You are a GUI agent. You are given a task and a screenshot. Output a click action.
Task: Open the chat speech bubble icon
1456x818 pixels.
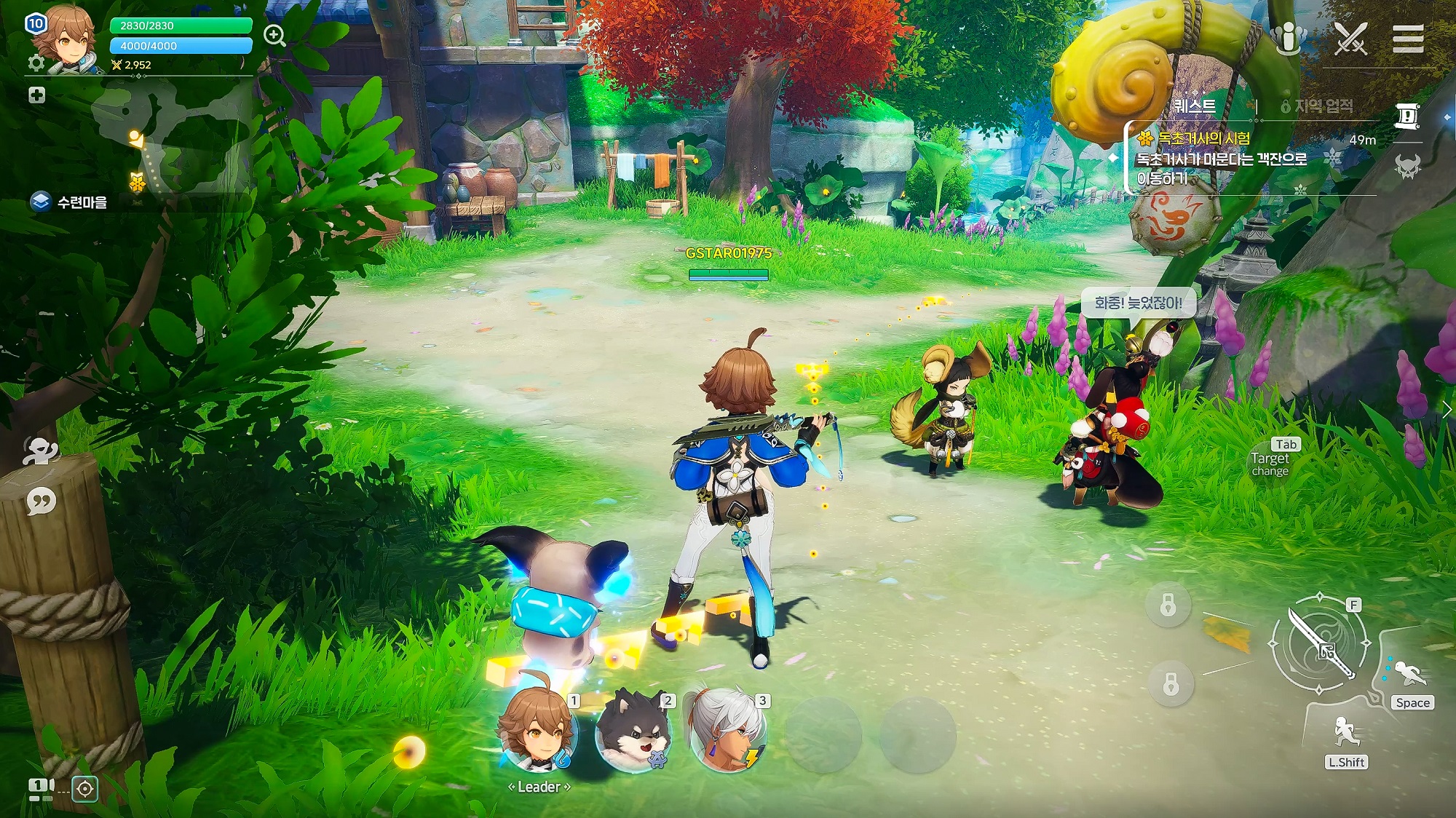click(x=40, y=501)
